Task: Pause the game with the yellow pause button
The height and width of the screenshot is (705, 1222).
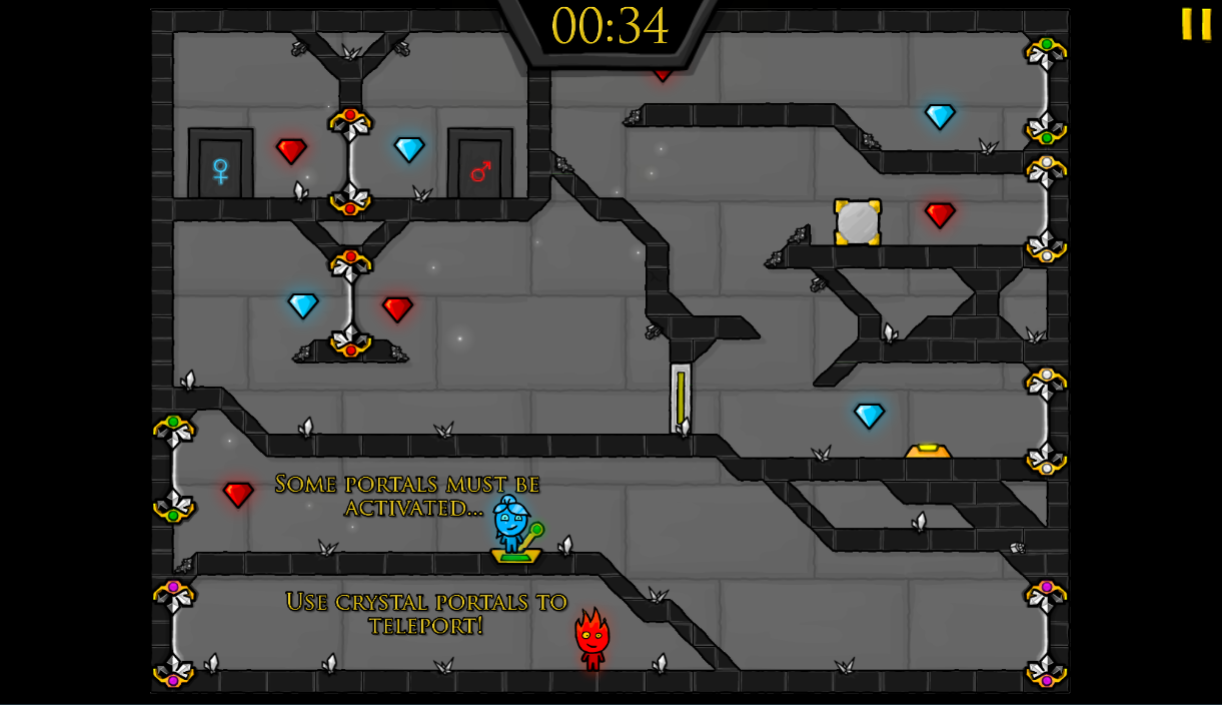Action: [x=1196, y=24]
